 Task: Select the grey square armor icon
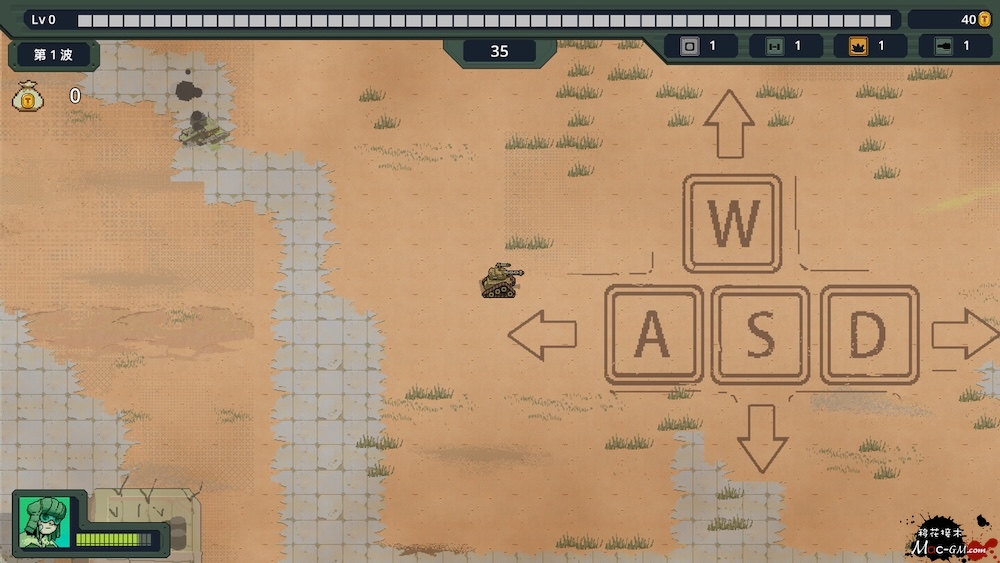[x=689, y=46]
